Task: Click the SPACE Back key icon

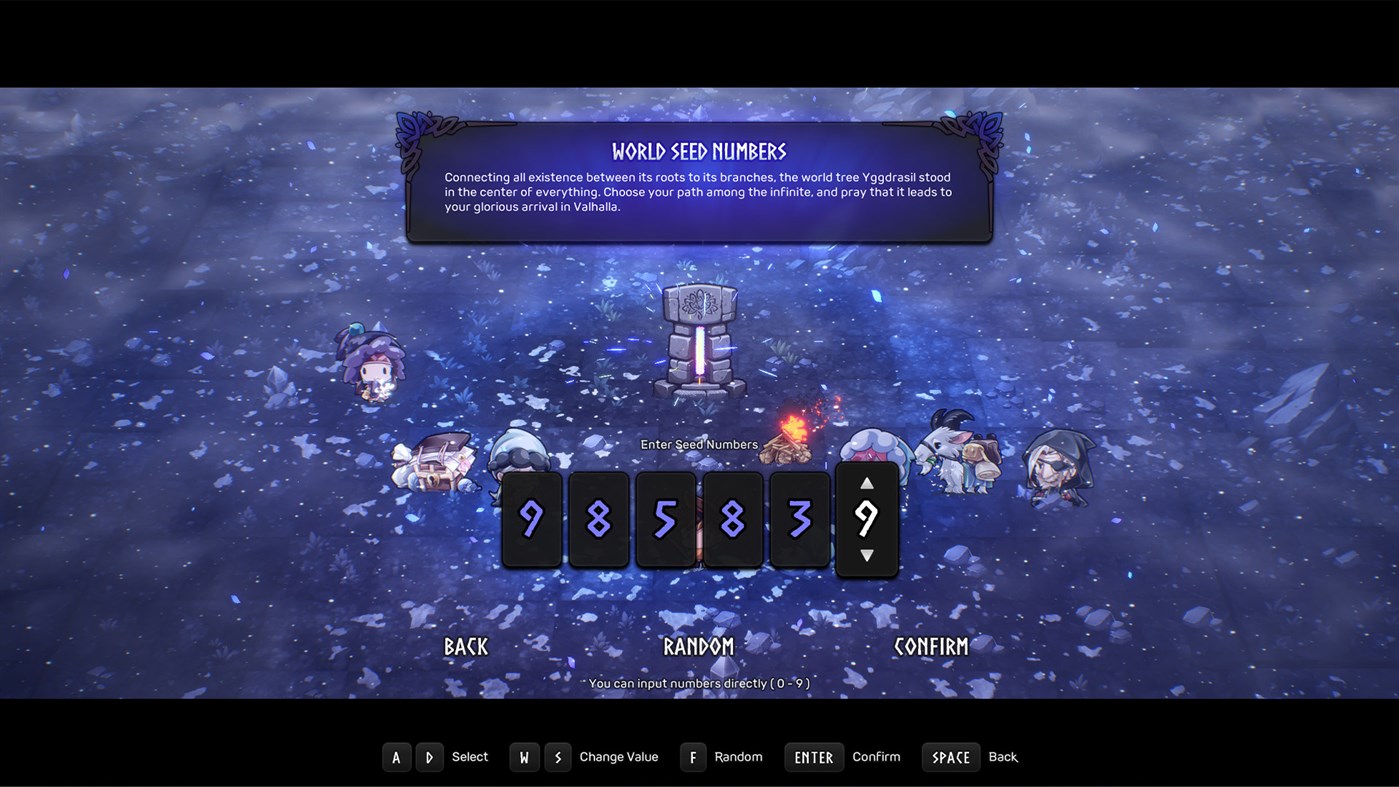Action: coord(950,757)
